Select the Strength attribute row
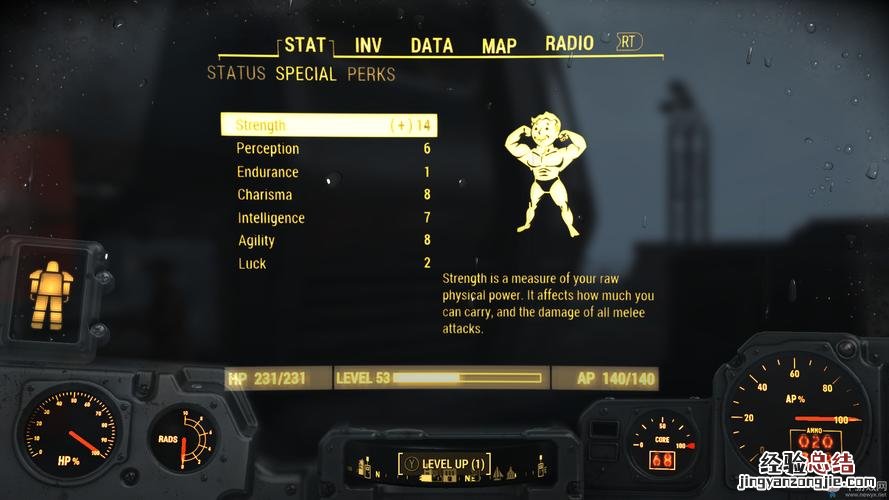889x500 pixels. coord(329,125)
